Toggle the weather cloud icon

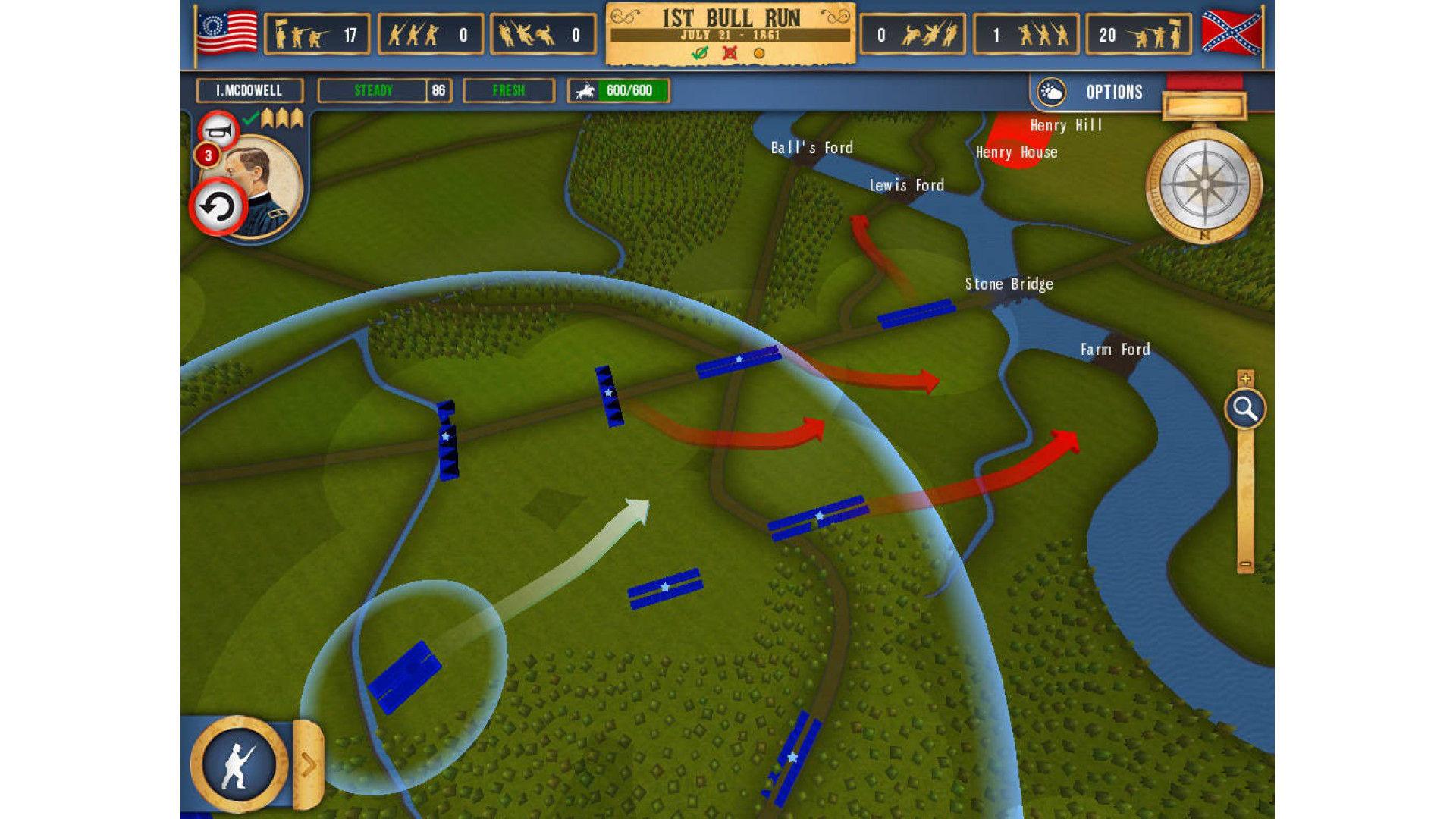1052,93
